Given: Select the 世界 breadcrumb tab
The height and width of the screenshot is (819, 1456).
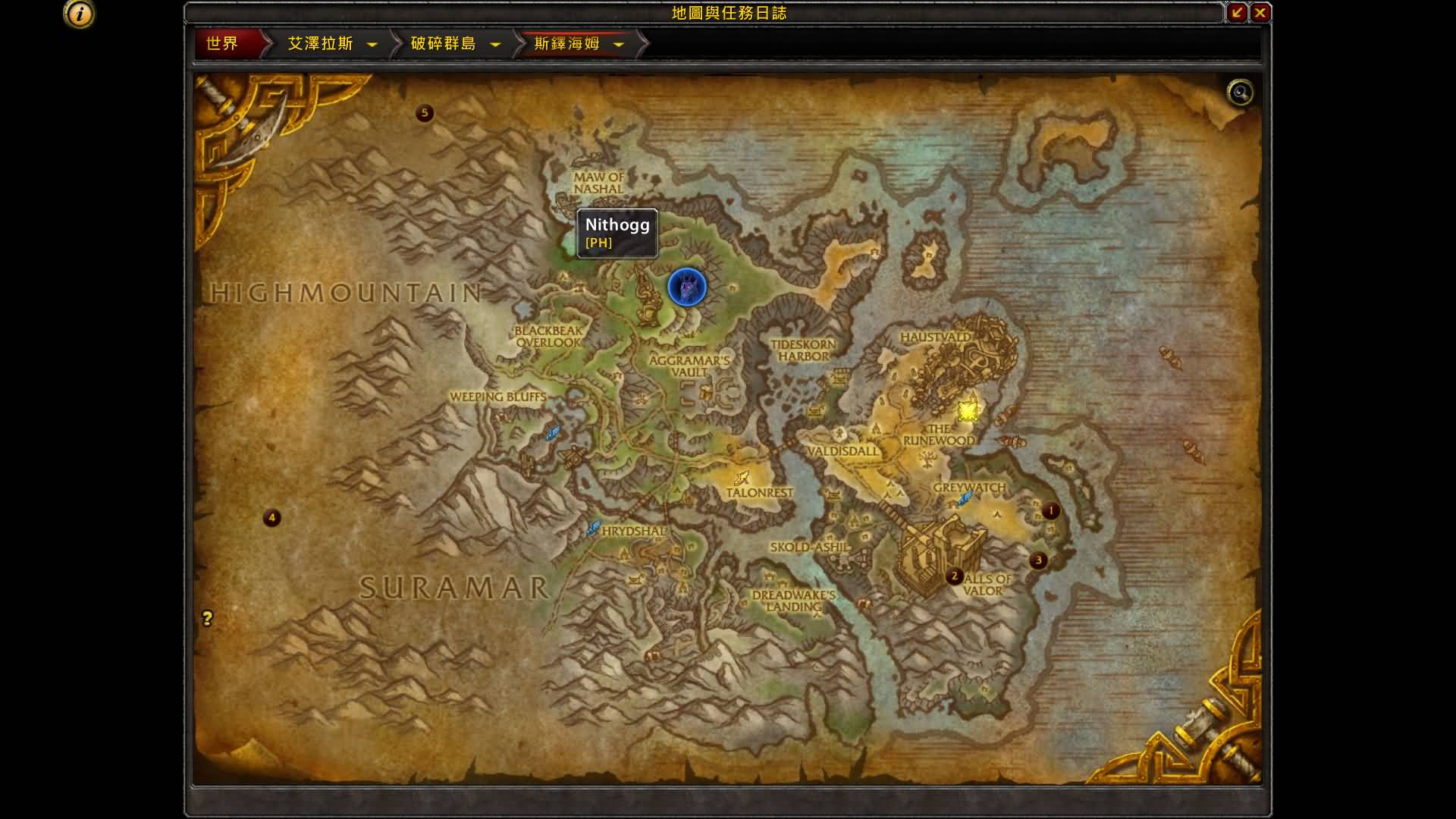Looking at the screenshot, I should (x=221, y=44).
